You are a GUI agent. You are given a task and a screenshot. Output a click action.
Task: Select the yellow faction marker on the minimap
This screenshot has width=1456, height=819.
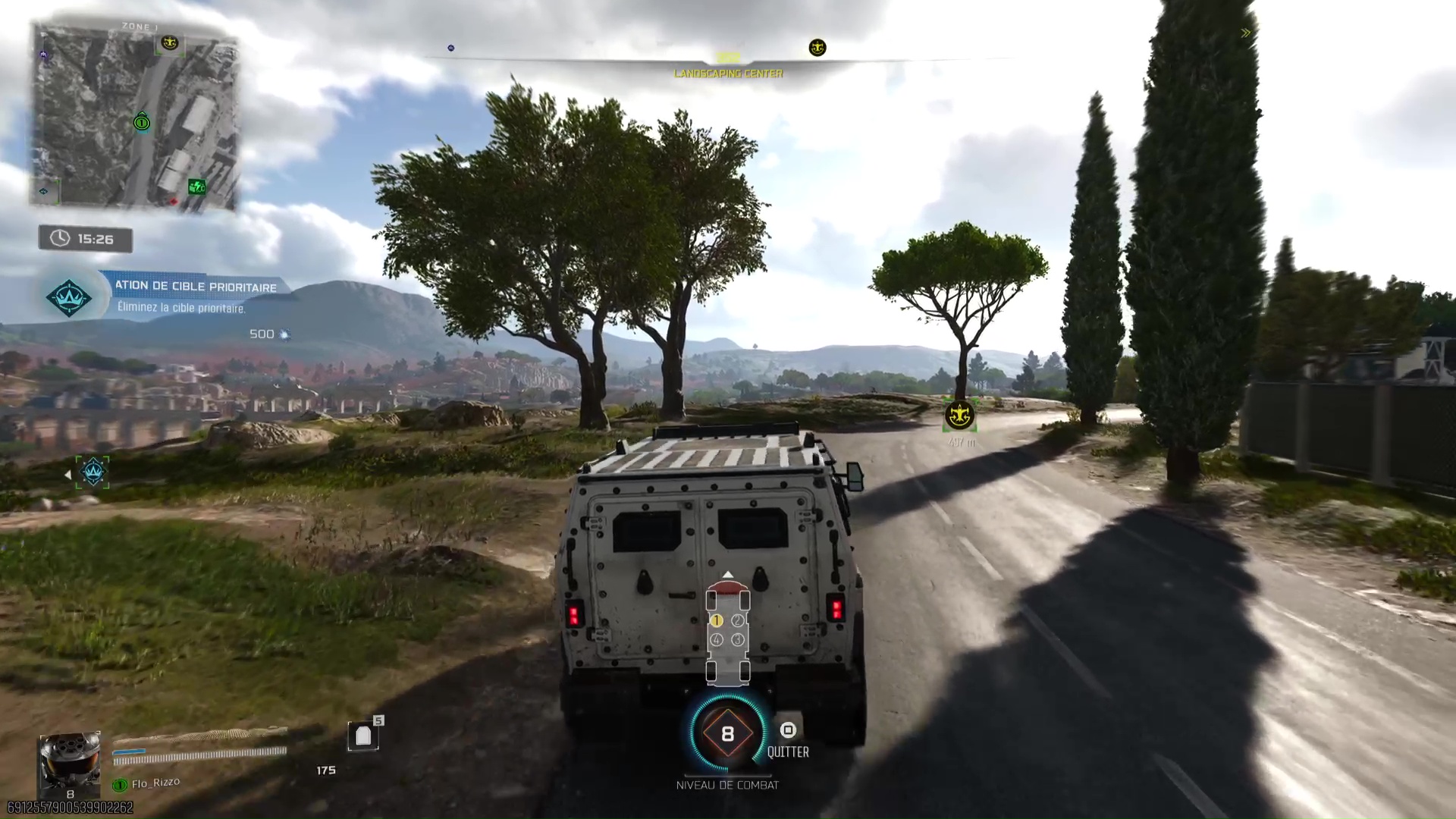click(x=170, y=44)
